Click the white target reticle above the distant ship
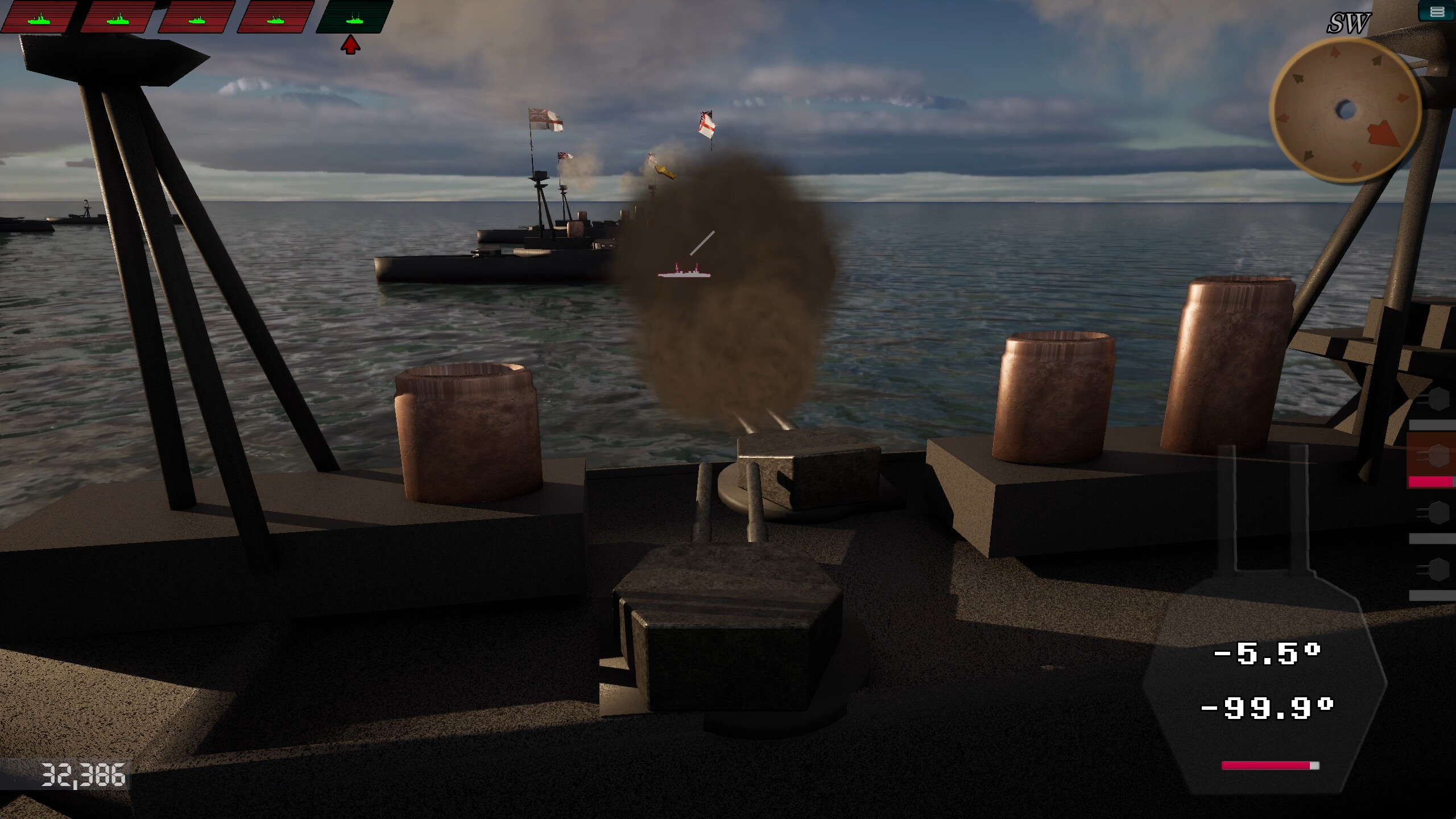The width and height of the screenshot is (1456, 819). point(701,243)
